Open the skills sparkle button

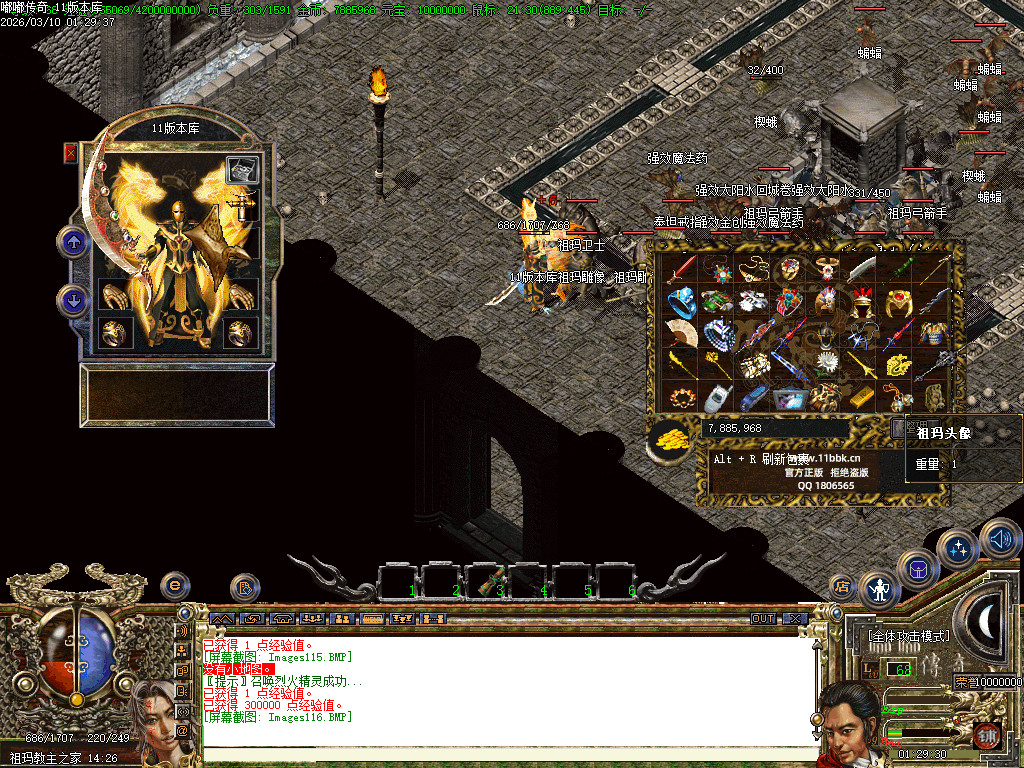(x=957, y=549)
